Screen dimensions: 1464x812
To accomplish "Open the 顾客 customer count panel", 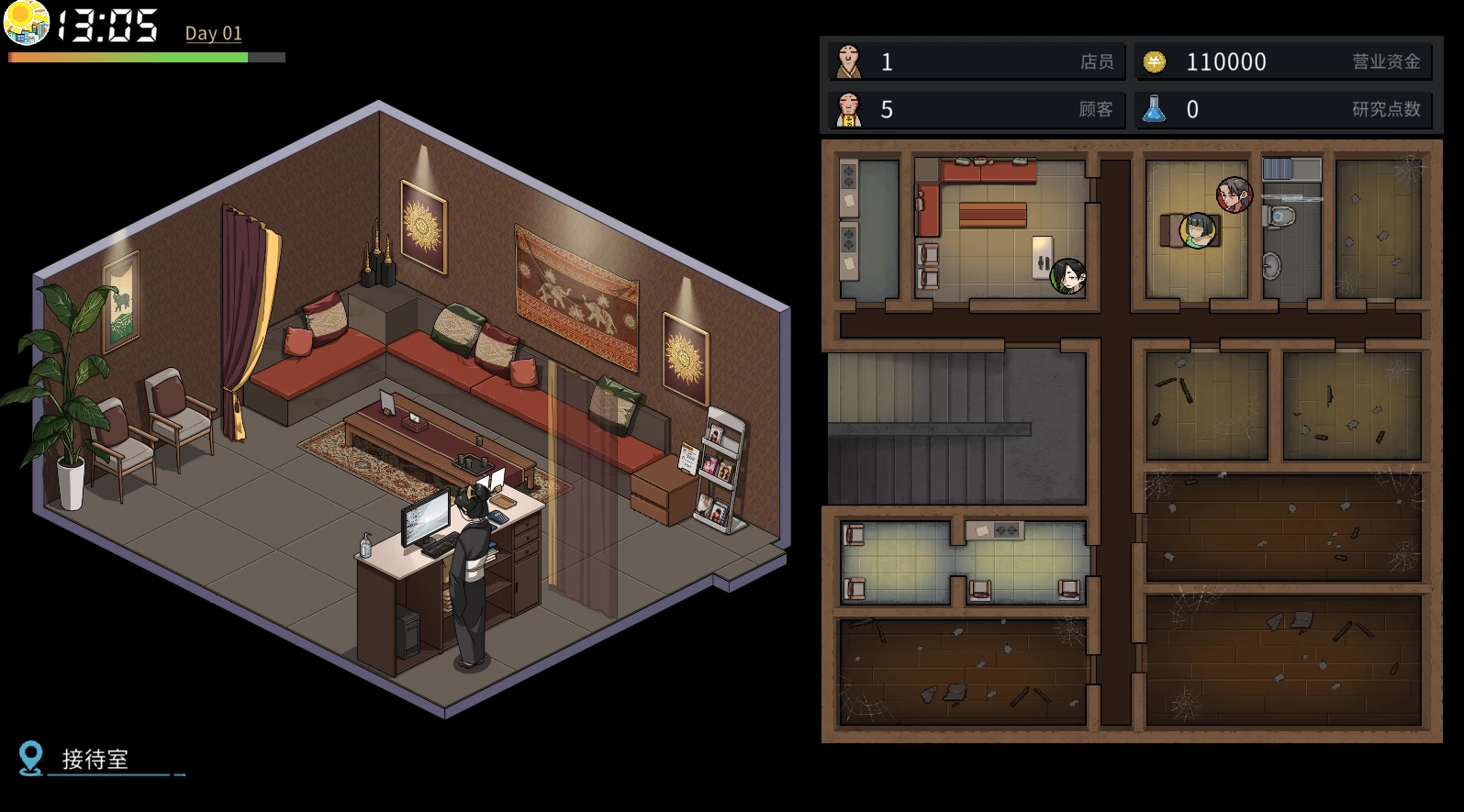I will tap(977, 109).
